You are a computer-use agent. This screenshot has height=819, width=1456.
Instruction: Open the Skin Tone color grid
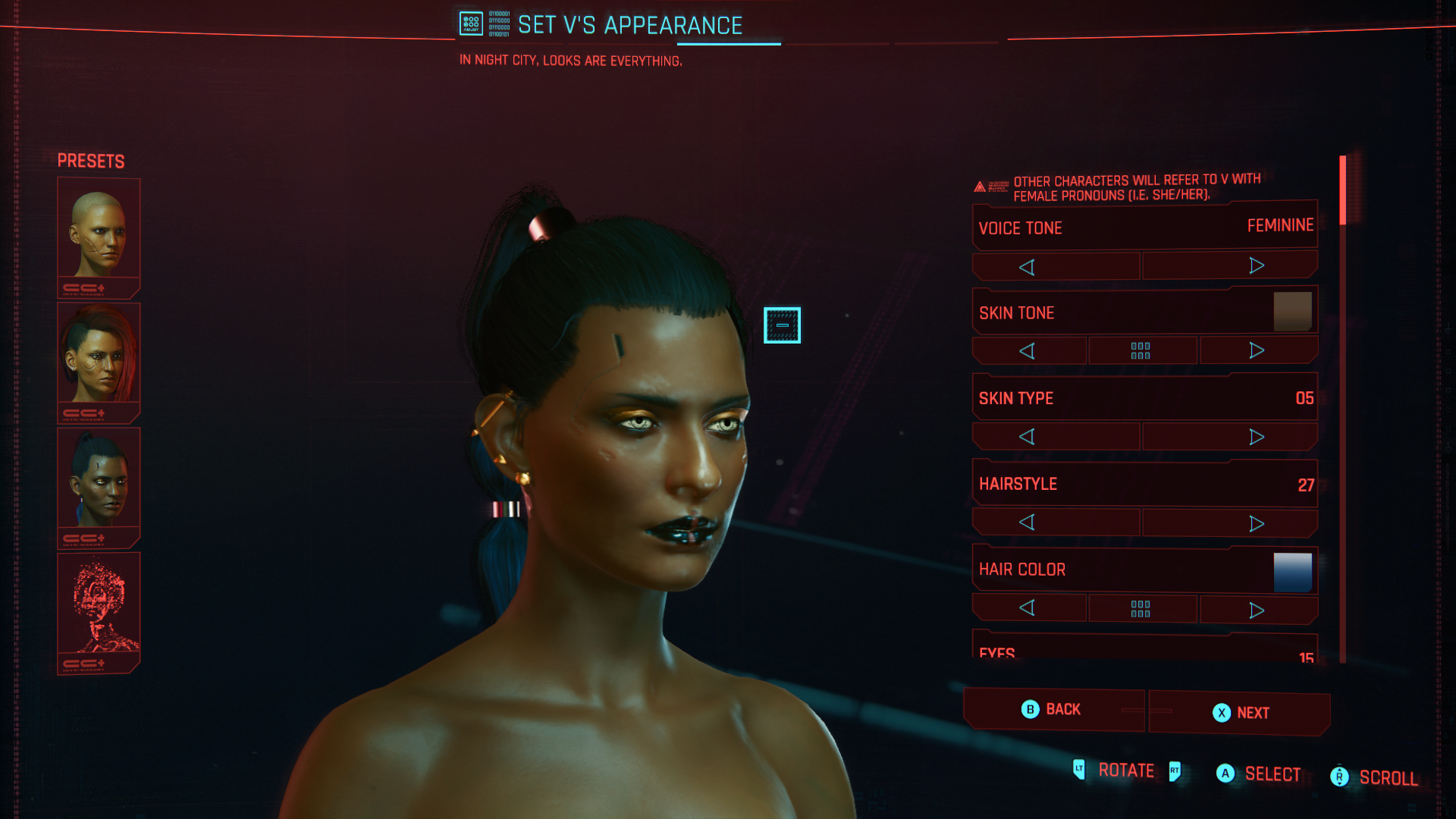(1141, 350)
